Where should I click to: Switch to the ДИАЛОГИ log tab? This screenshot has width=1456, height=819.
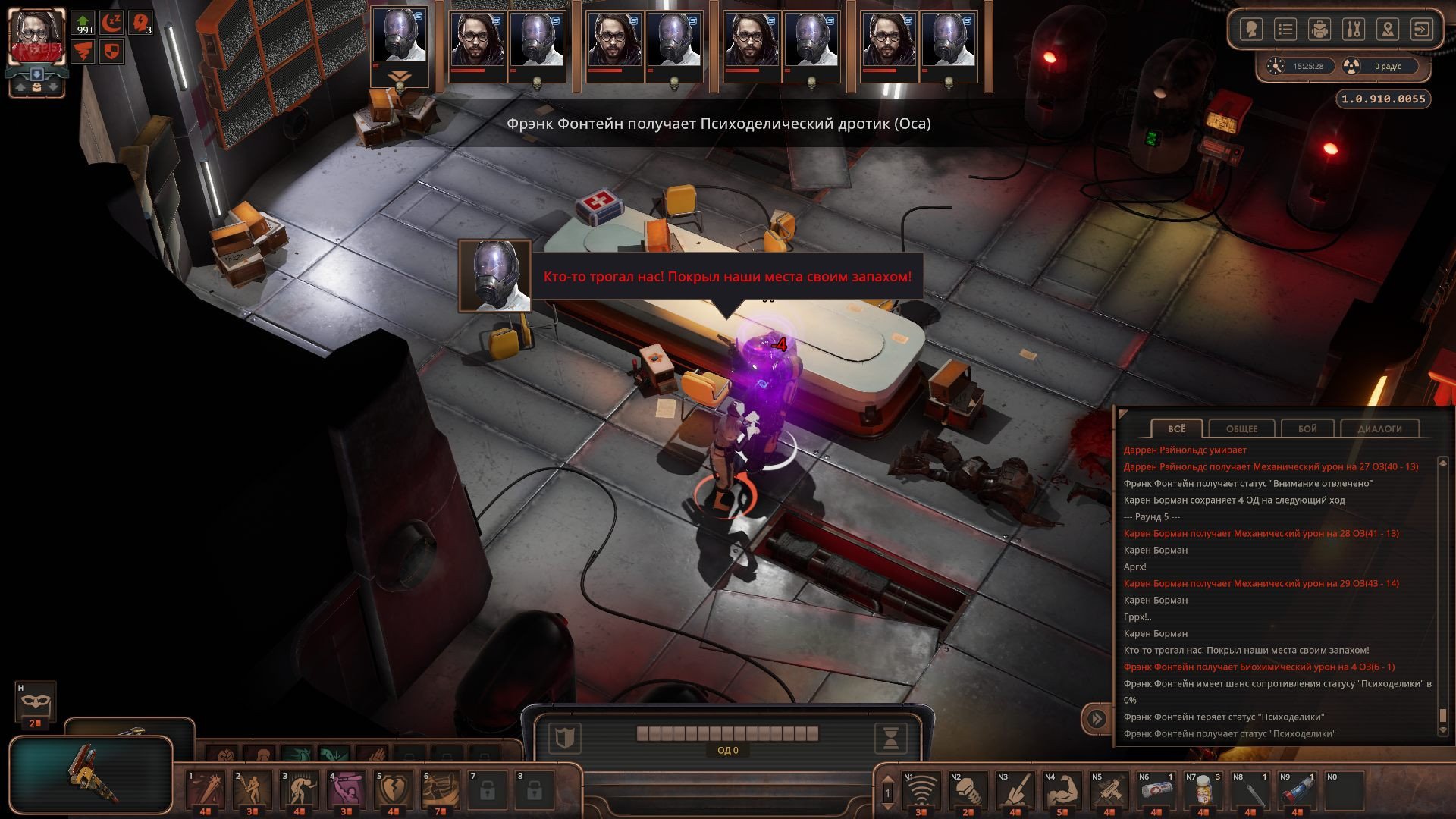[x=1379, y=428]
